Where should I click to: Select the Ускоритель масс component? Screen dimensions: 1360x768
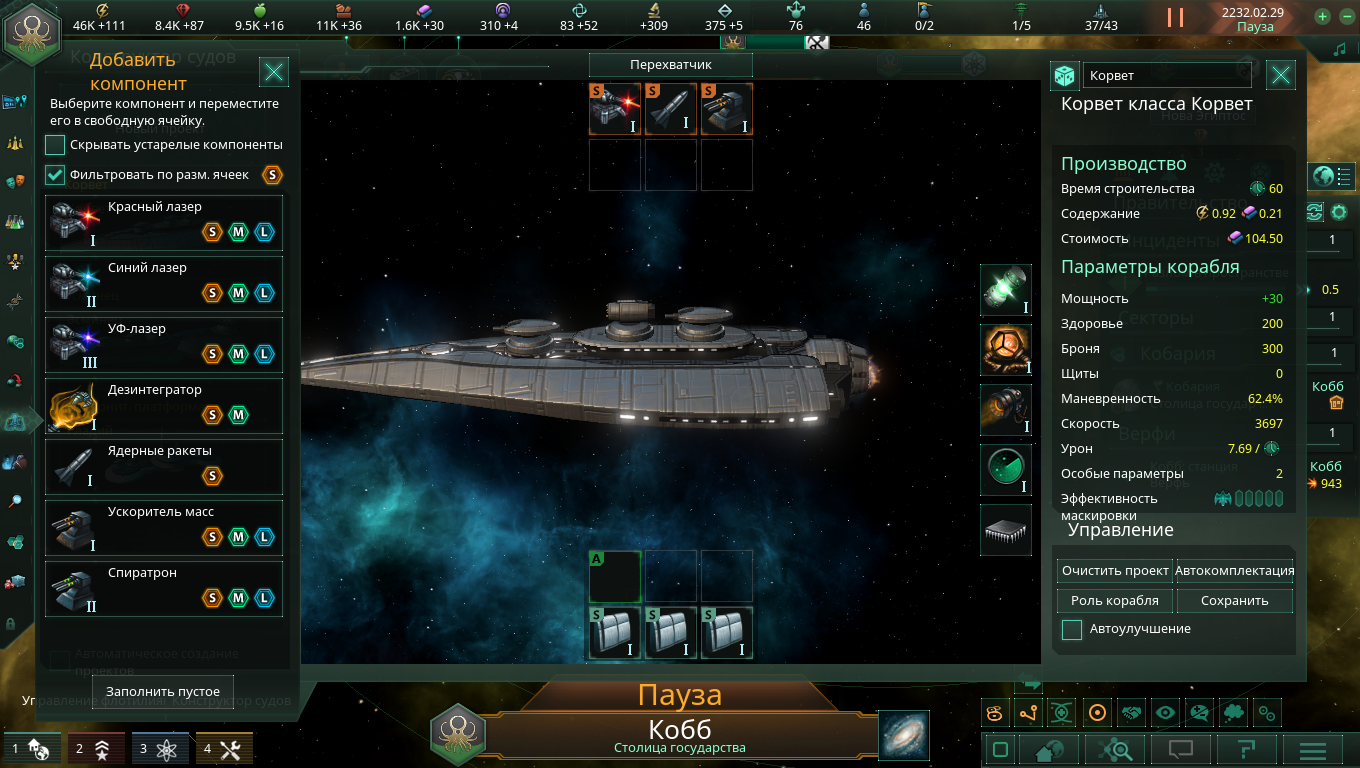(x=164, y=528)
